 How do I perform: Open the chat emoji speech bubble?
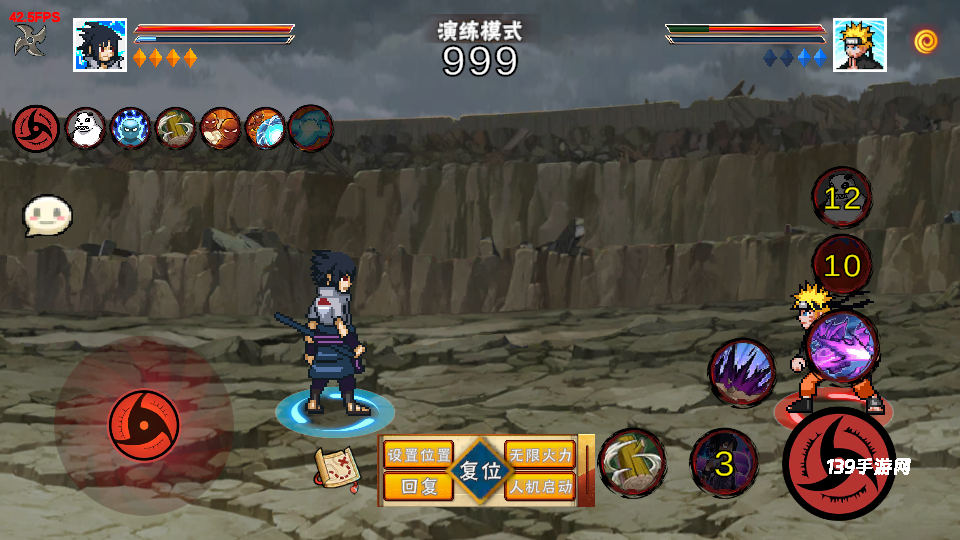pos(48,214)
